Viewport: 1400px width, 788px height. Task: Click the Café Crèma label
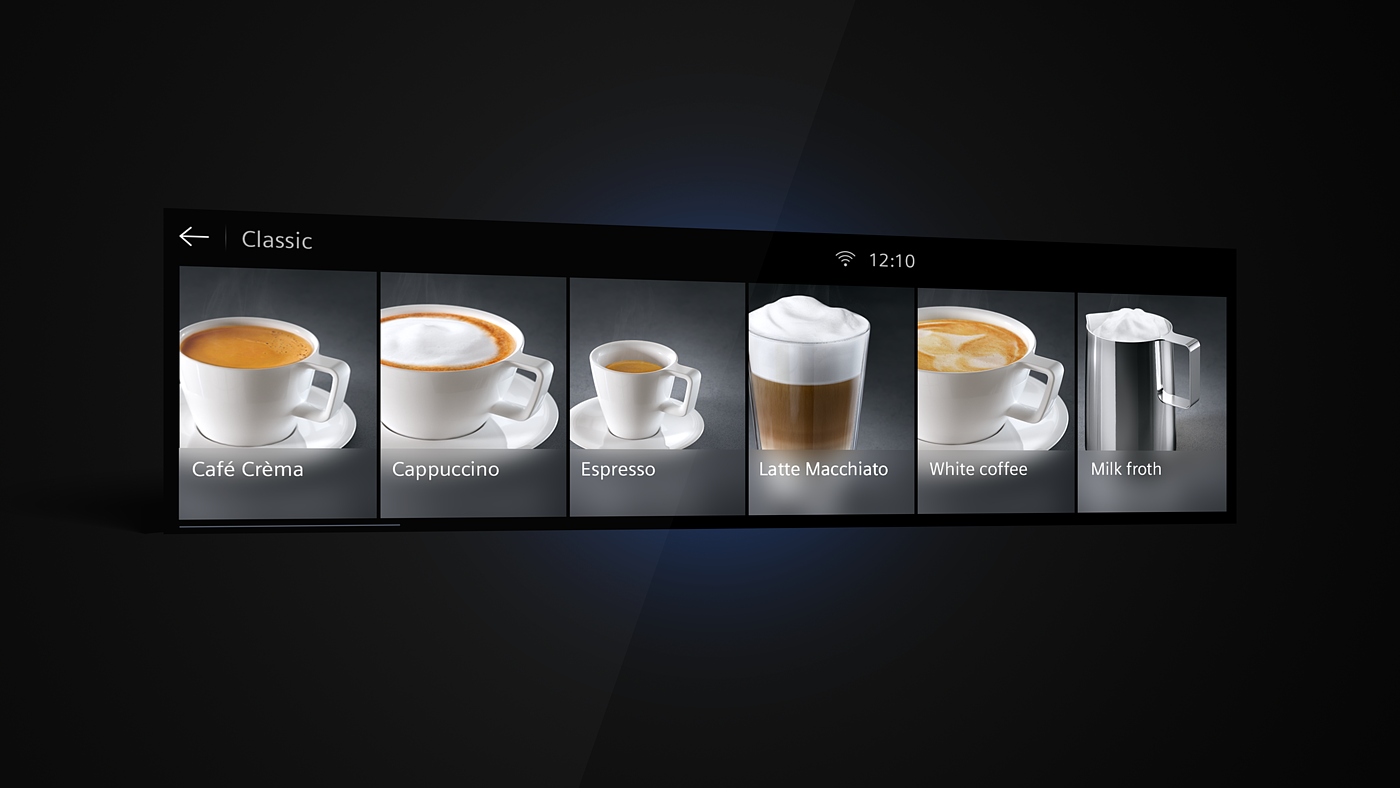pyautogui.click(x=247, y=468)
